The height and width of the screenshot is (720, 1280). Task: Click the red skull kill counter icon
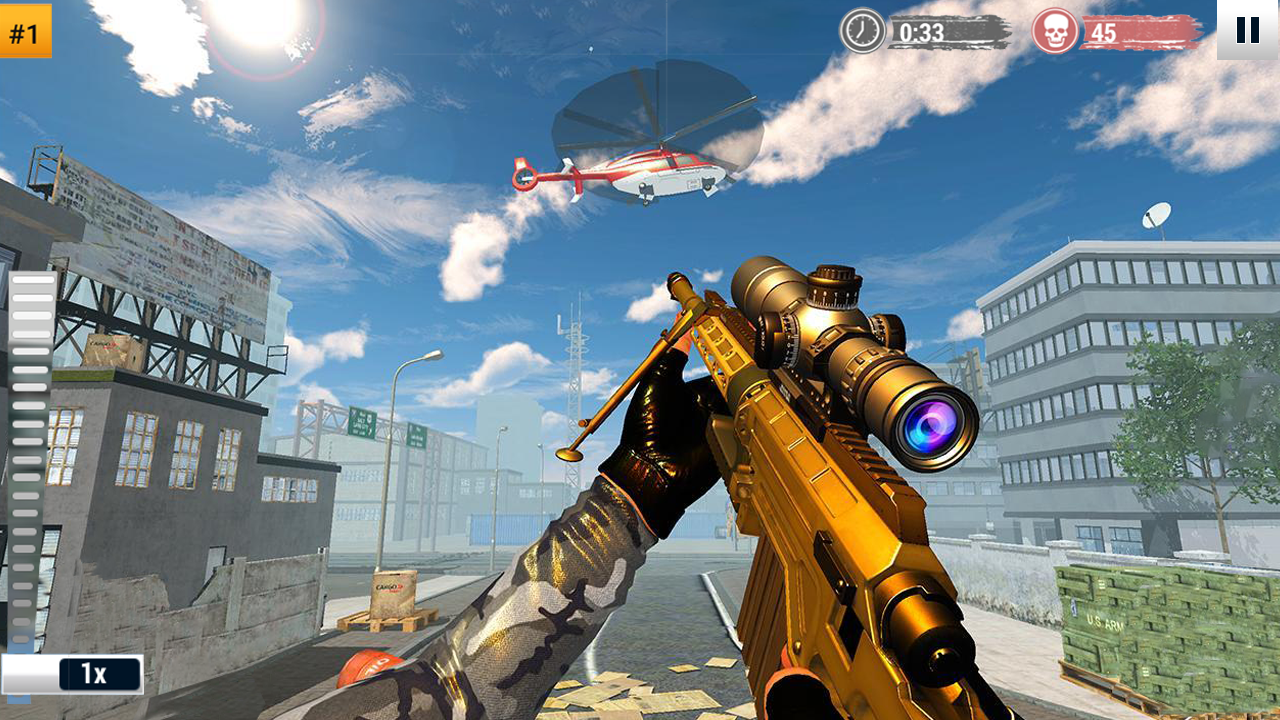1055,30
